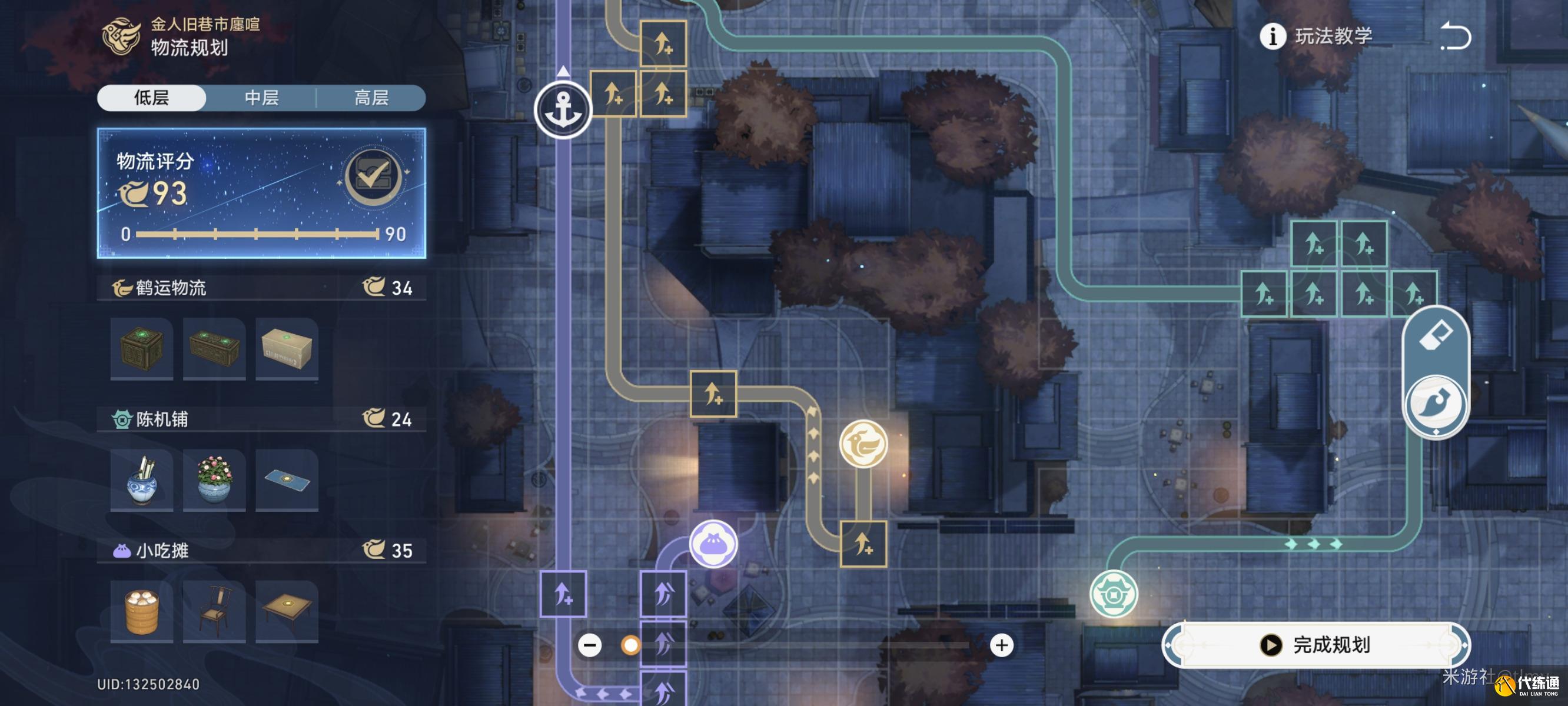
Task: Select the flower pot item under 陈机铺
Action: click(214, 480)
